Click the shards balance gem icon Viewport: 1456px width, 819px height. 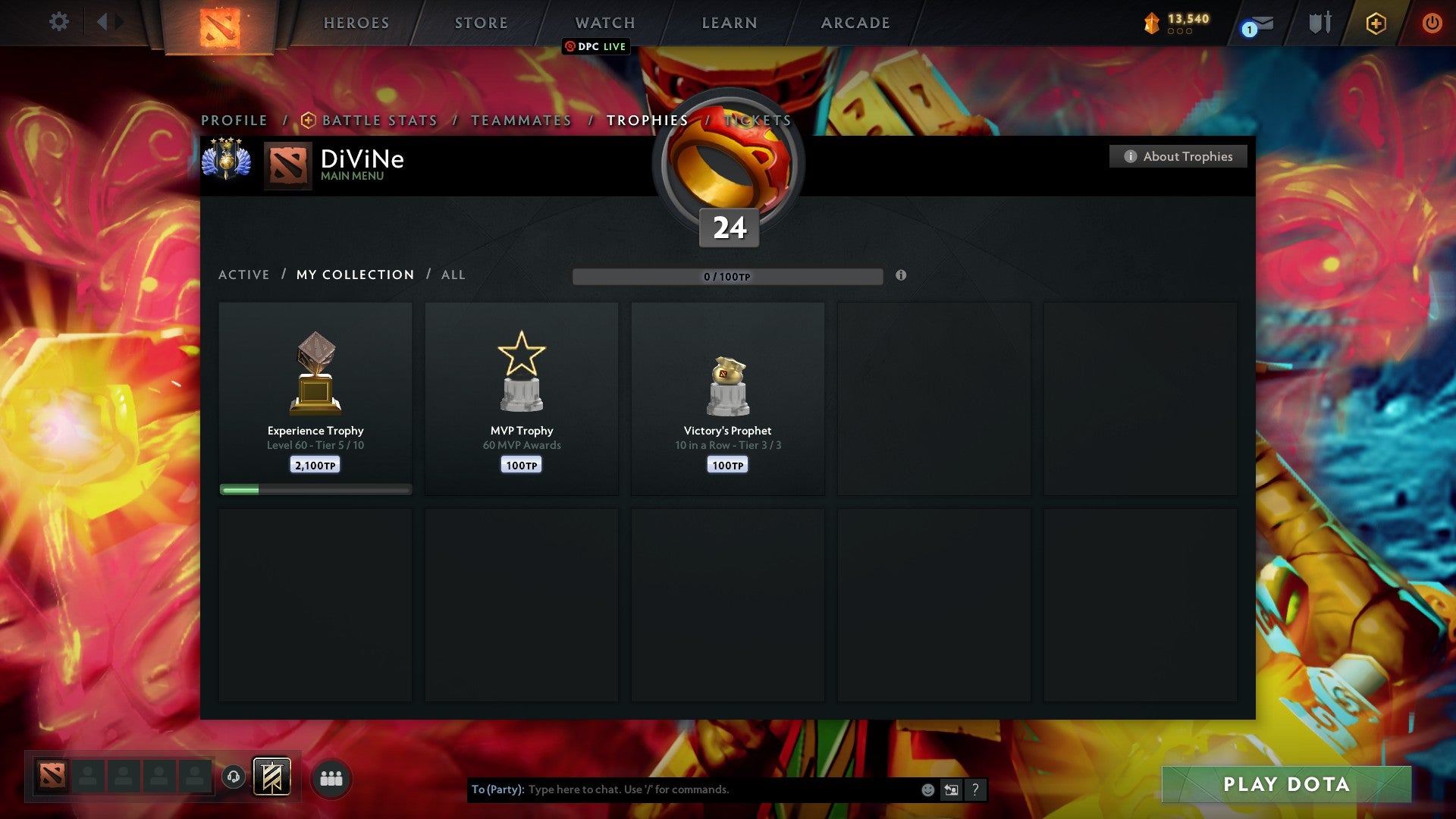[1151, 22]
